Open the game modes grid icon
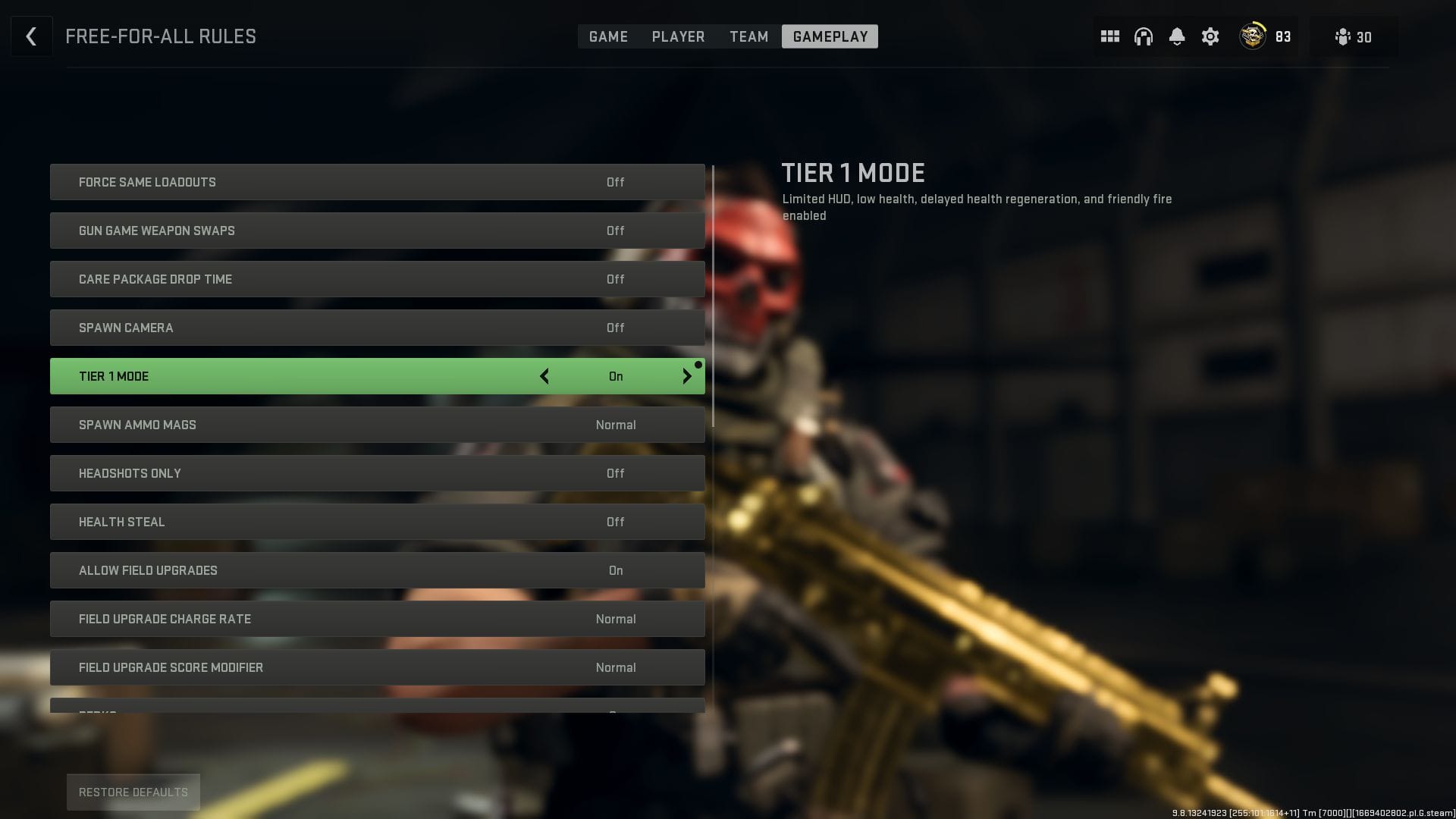 tap(1109, 36)
